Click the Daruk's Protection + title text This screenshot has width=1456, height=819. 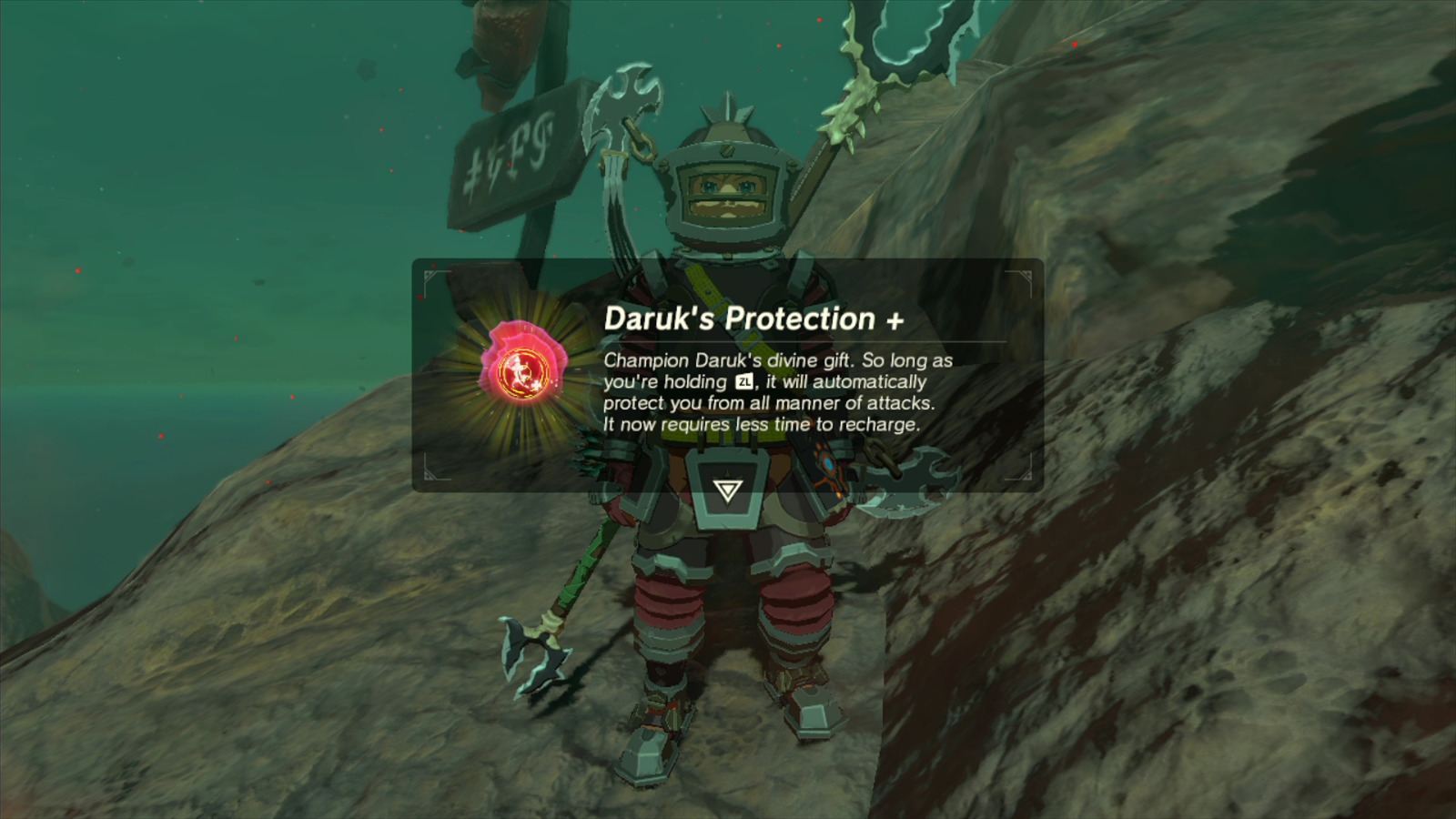pos(753,318)
